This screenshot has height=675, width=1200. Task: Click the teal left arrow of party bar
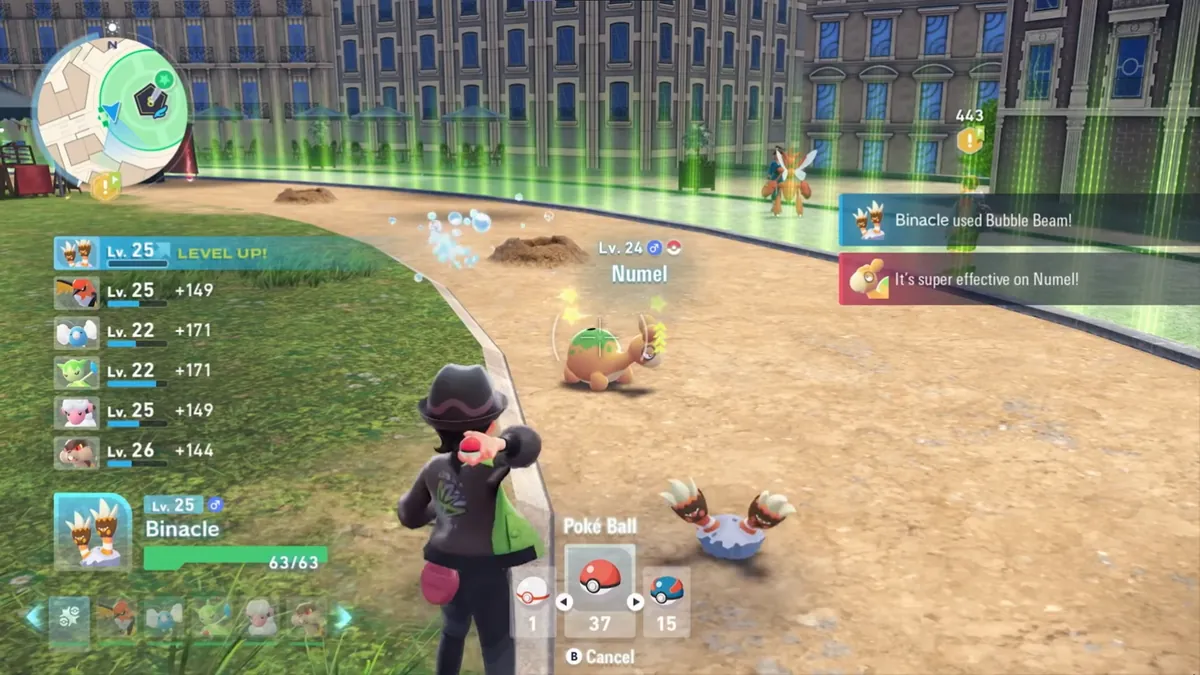click(x=35, y=618)
